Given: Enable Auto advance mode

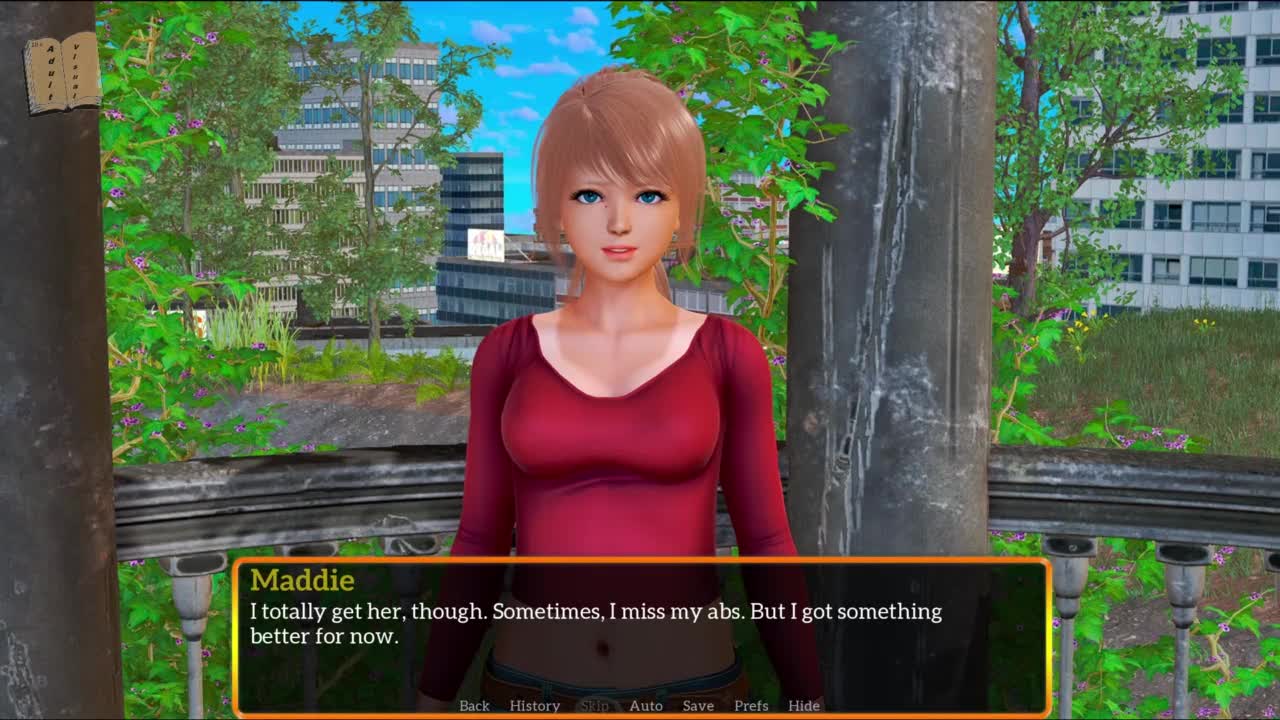Looking at the screenshot, I should coord(646,705).
